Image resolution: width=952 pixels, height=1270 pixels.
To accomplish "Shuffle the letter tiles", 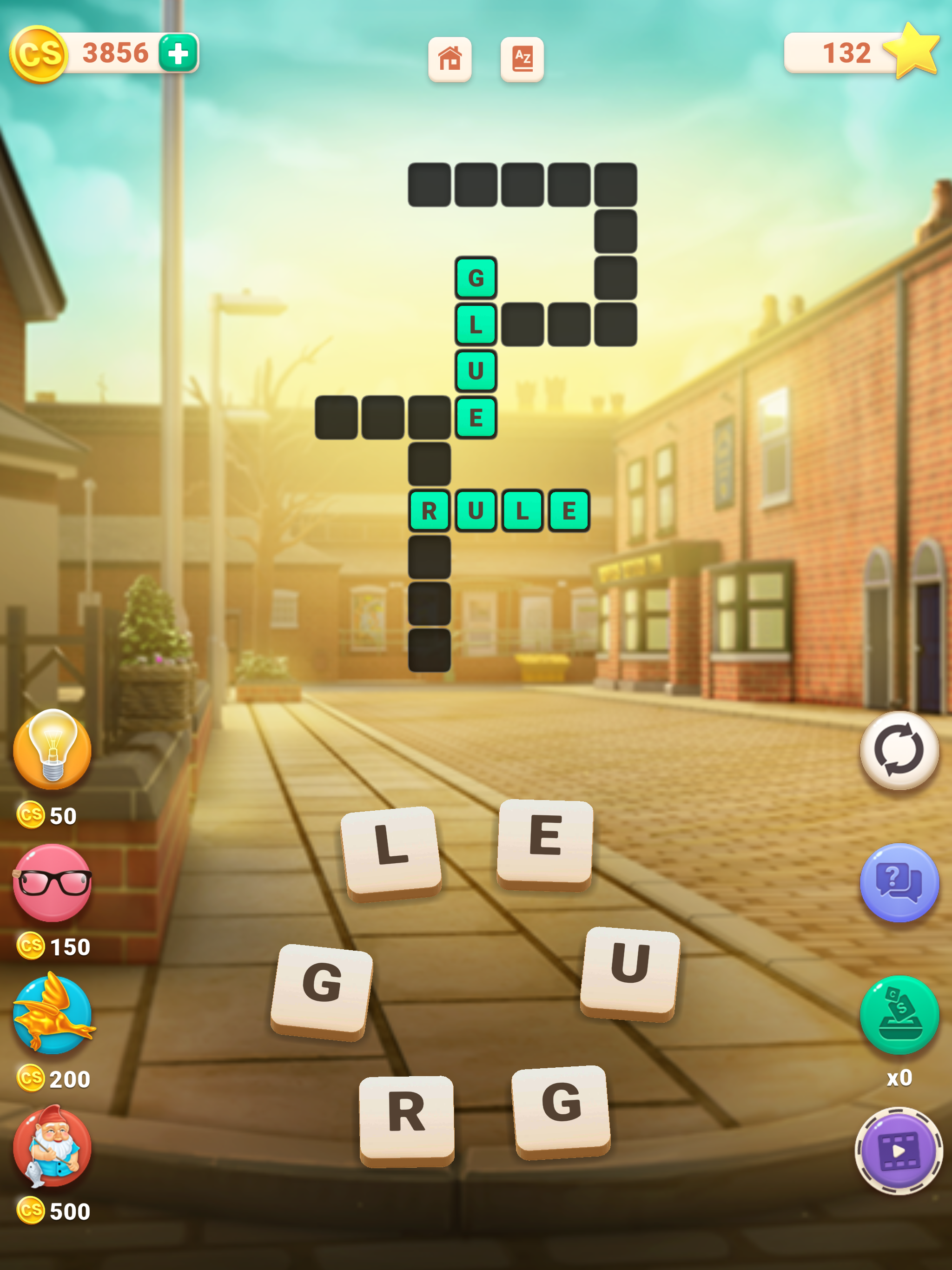I will (899, 750).
